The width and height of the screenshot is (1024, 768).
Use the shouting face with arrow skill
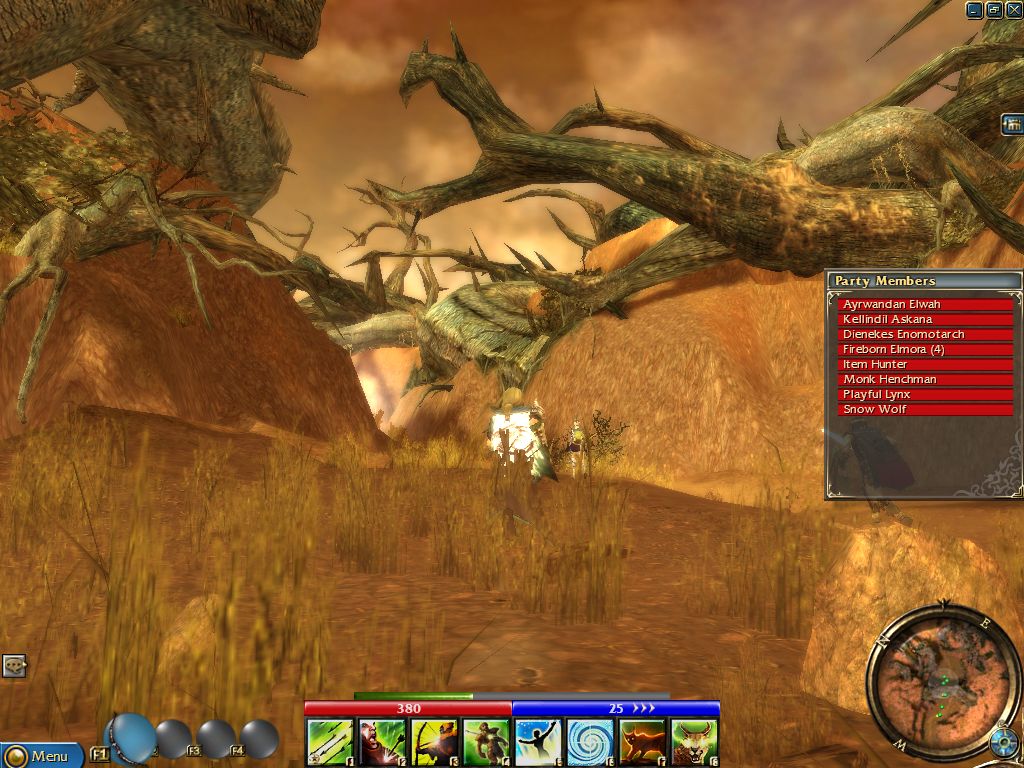[x=380, y=742]
